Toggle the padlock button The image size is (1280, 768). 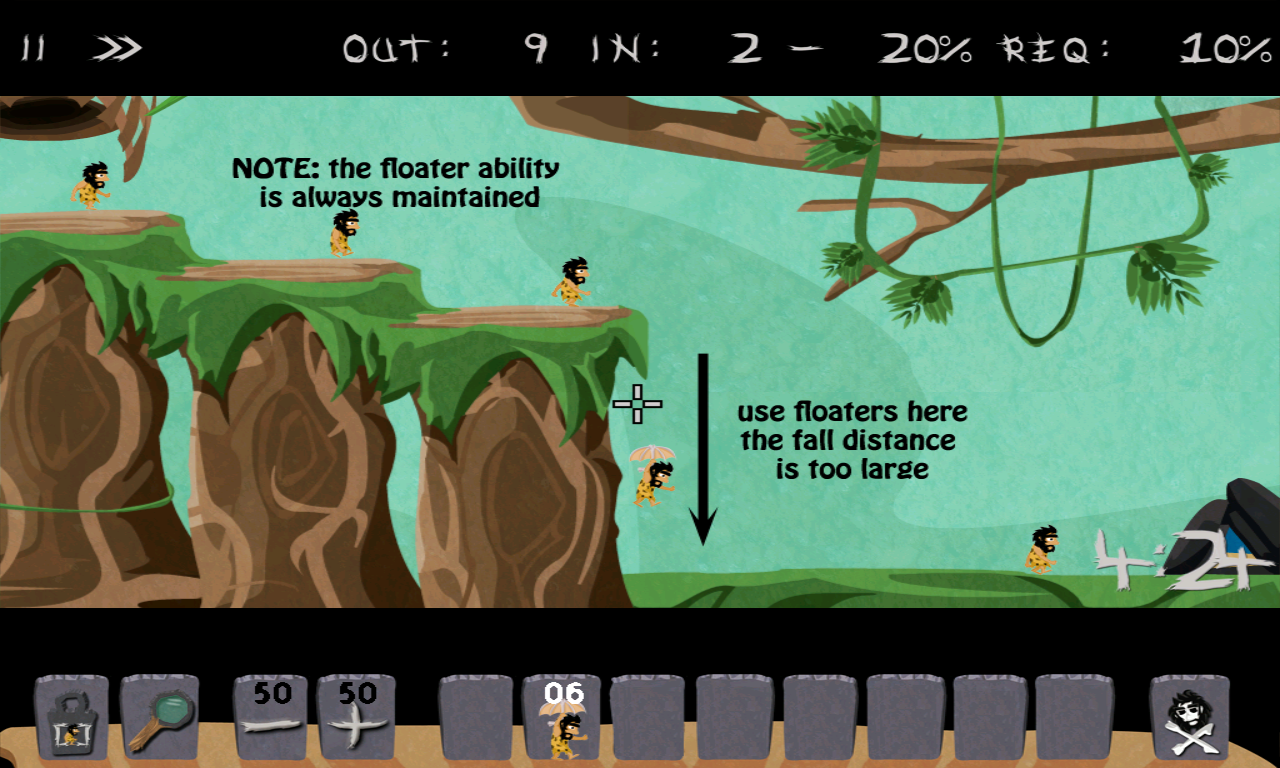click(x=72, y=718)
